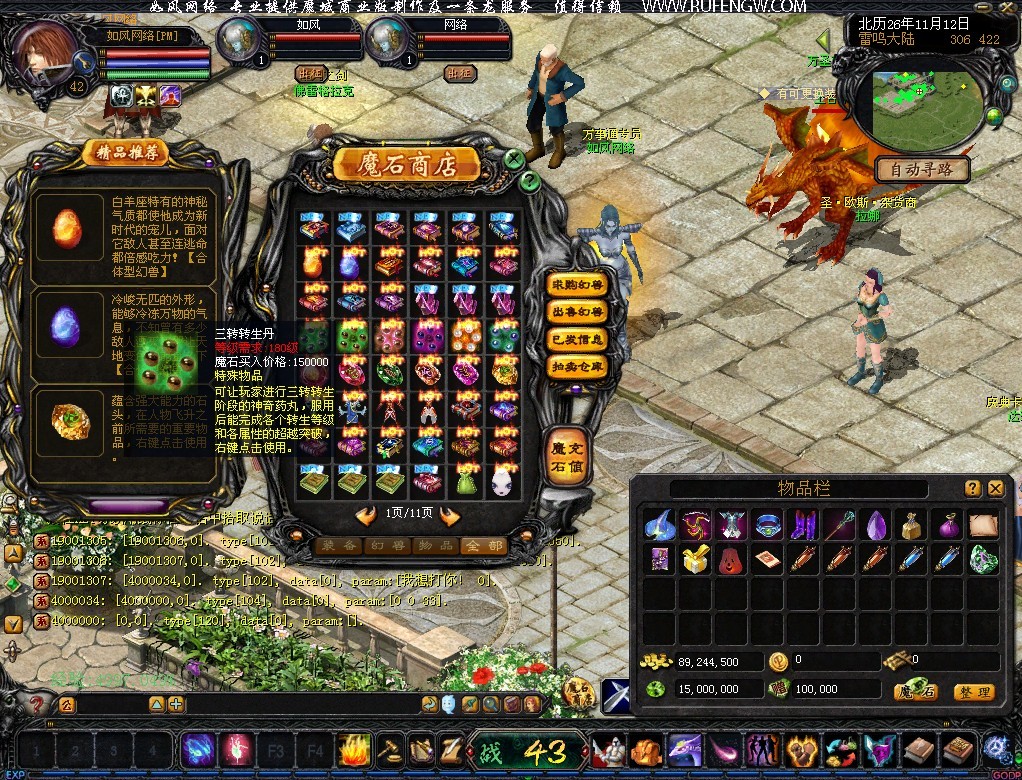Open the 拍卖仓库 auction warehouse

tap(578, 367)
